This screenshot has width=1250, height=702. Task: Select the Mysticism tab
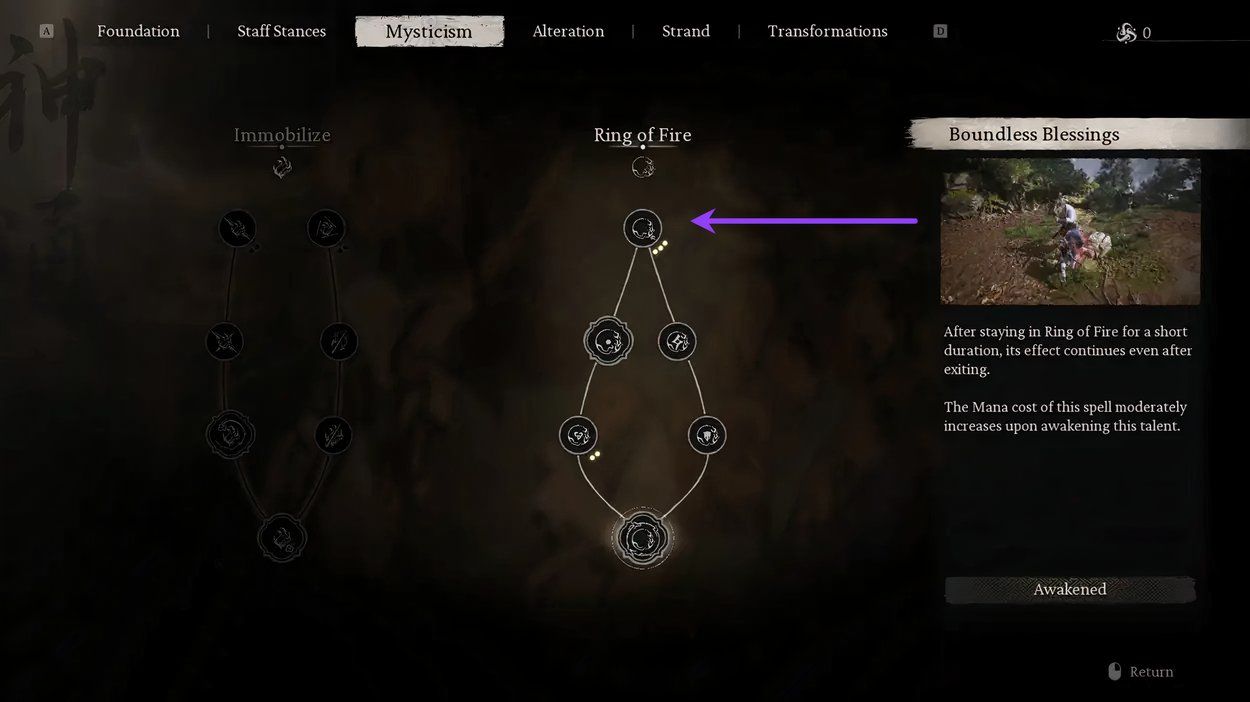coord(429,32)
